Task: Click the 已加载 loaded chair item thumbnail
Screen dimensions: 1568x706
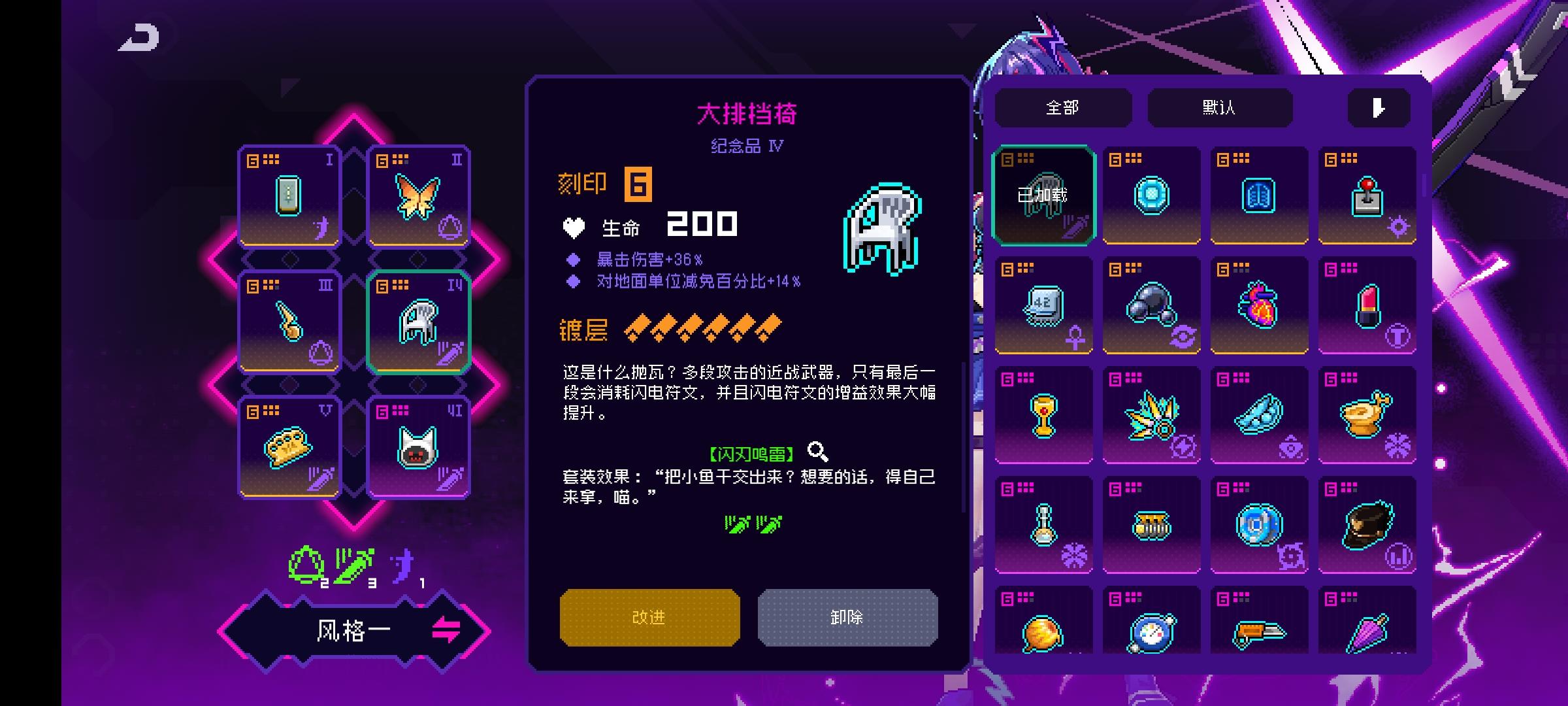Action: click(x=1043, y=194)
